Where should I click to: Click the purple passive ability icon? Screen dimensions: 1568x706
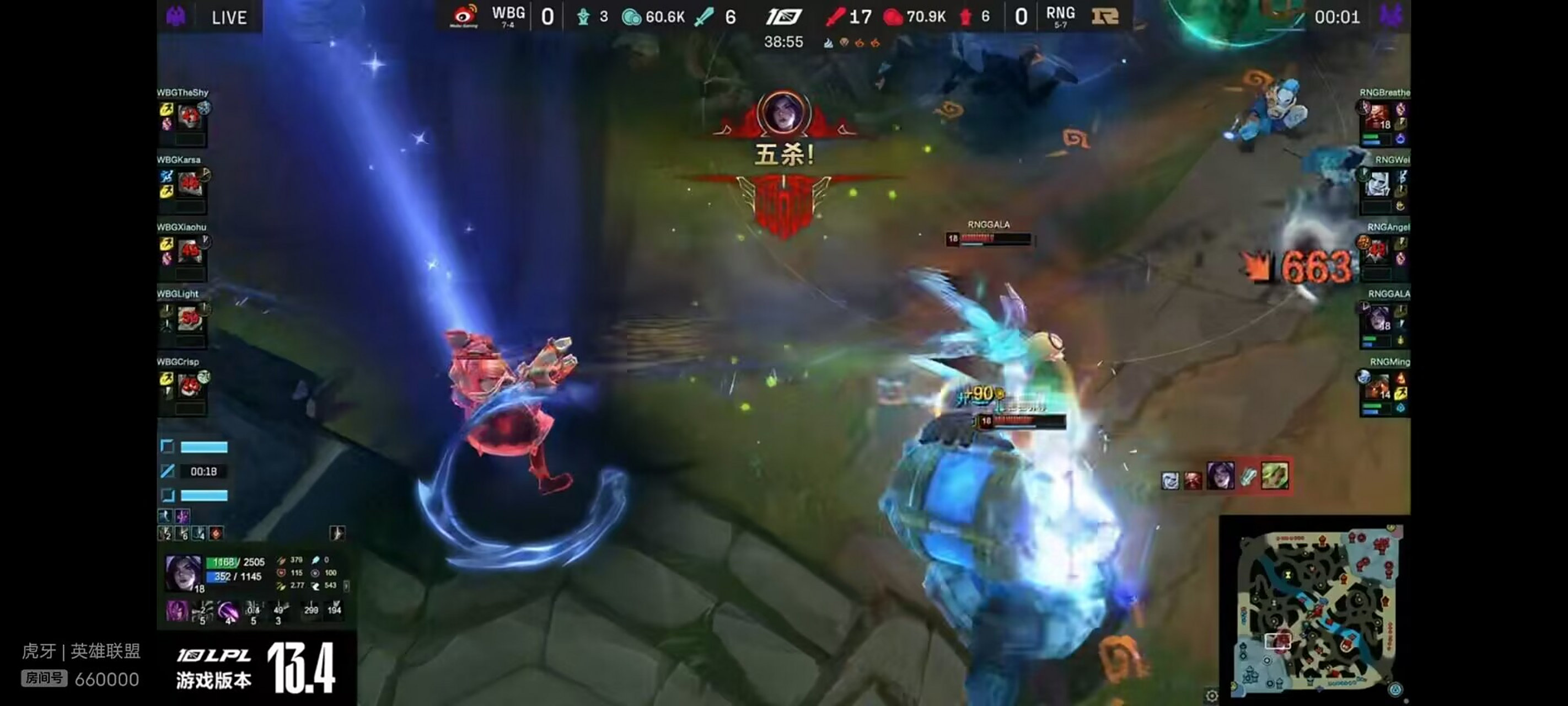(176, 610)
